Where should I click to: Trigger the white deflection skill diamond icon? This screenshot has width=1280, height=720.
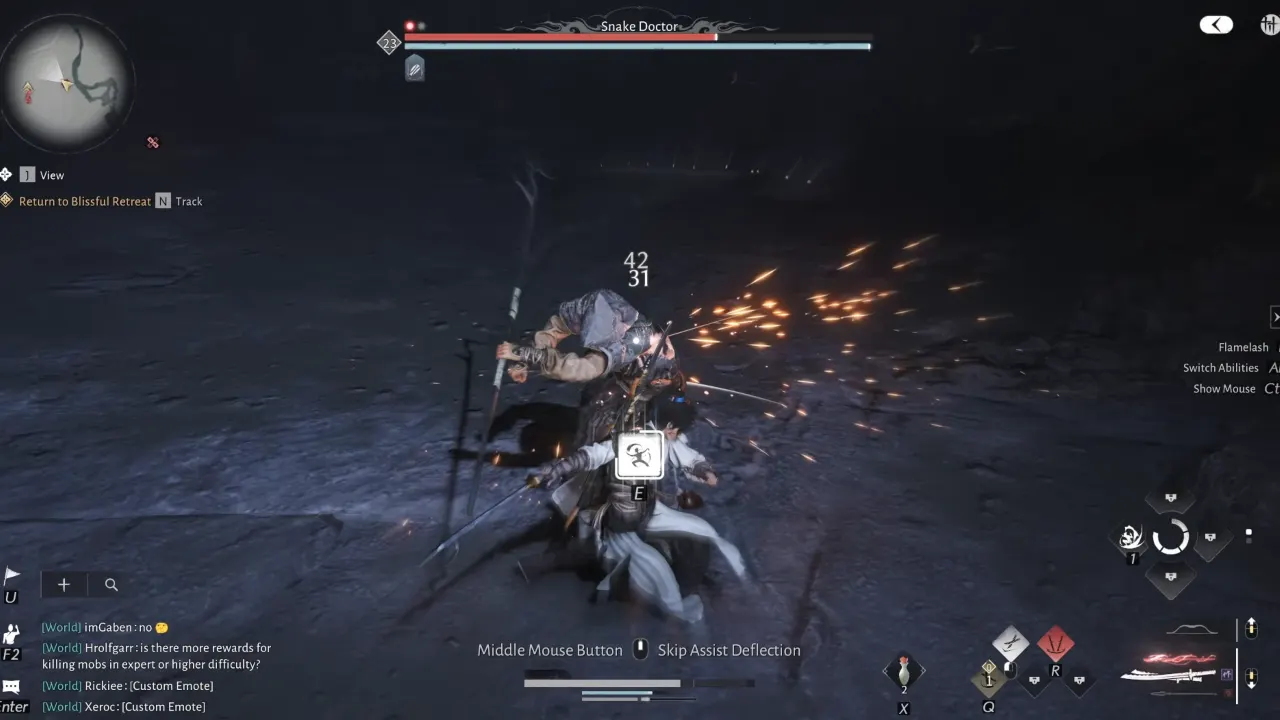[1010, 645]
